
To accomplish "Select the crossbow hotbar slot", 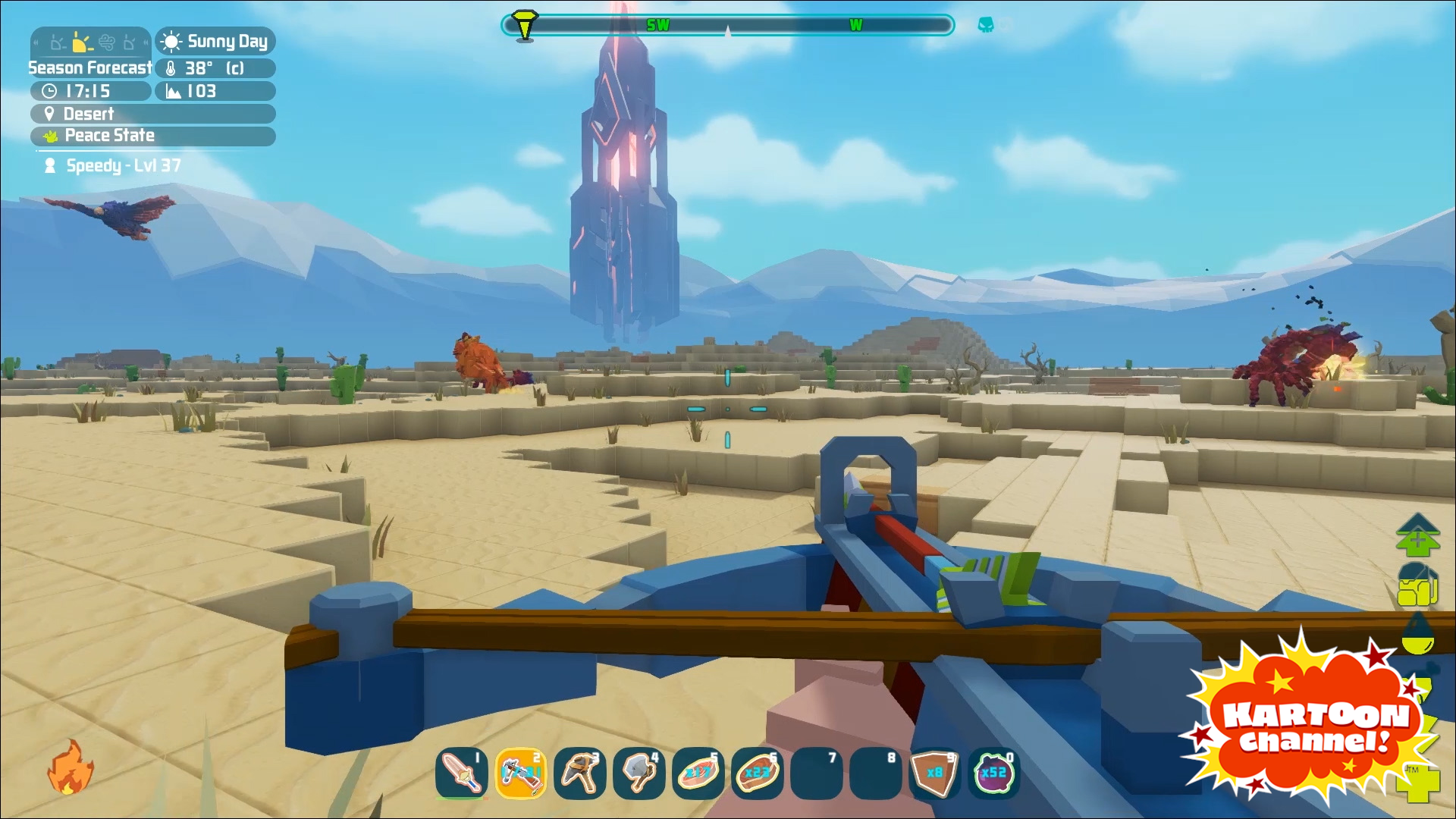I will pos(520,773).
